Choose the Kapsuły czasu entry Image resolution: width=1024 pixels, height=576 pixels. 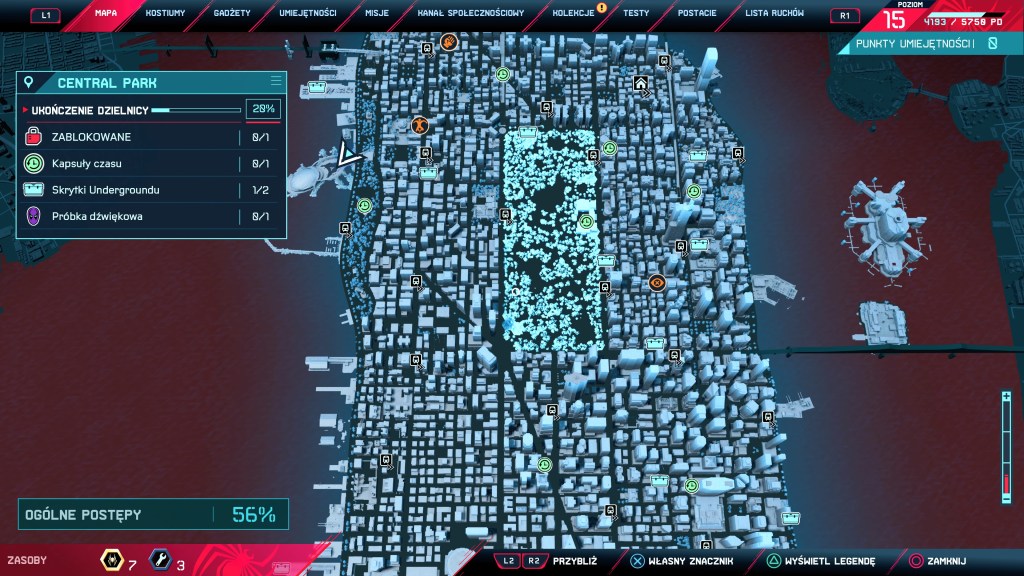tap(152, 163)
